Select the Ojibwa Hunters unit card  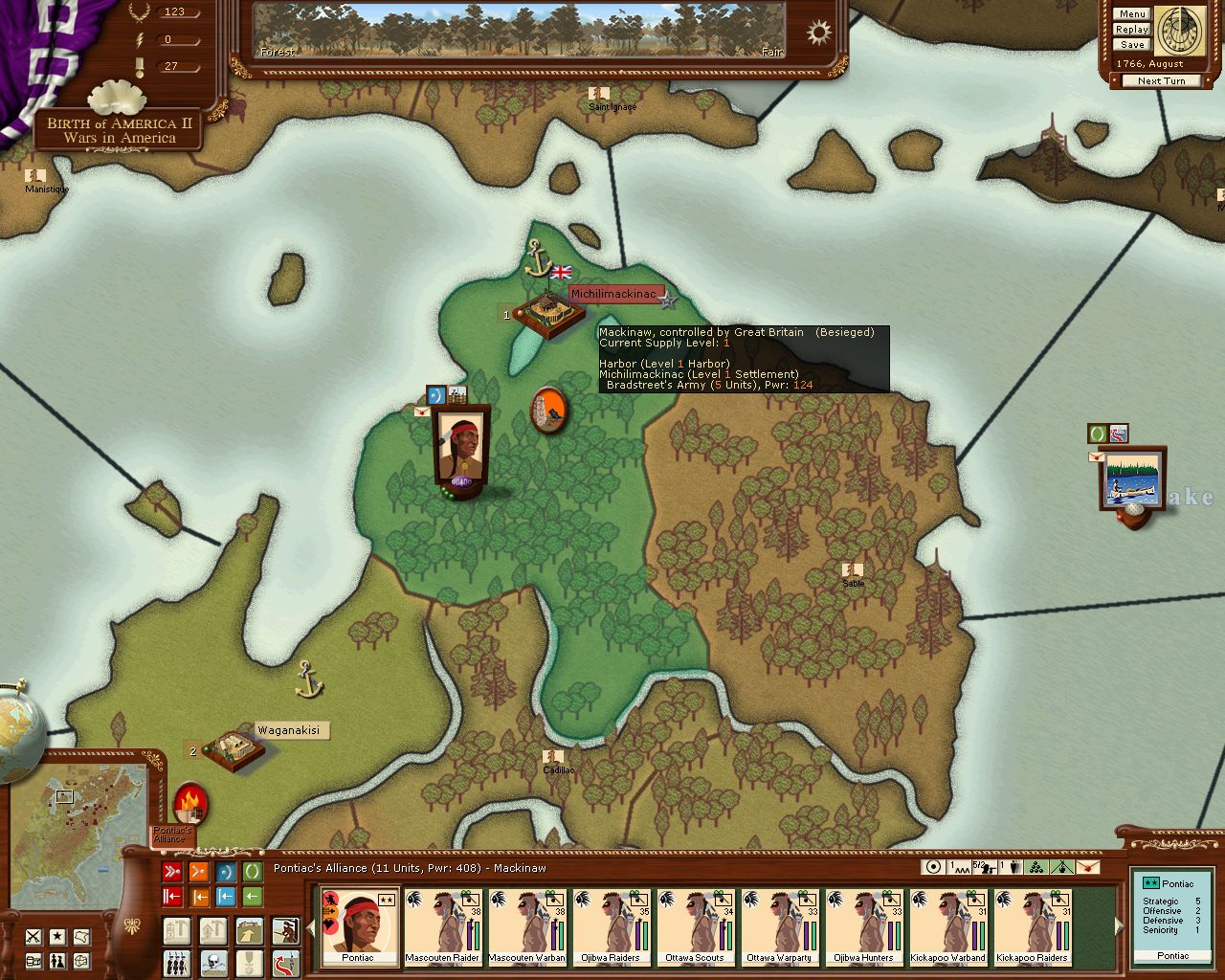click(864, 926)
